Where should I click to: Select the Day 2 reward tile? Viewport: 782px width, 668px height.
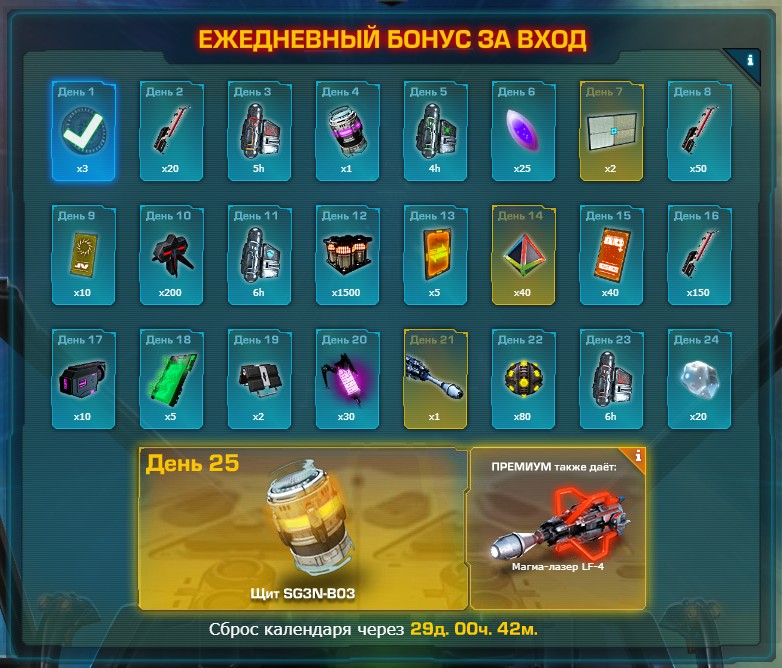171,131
